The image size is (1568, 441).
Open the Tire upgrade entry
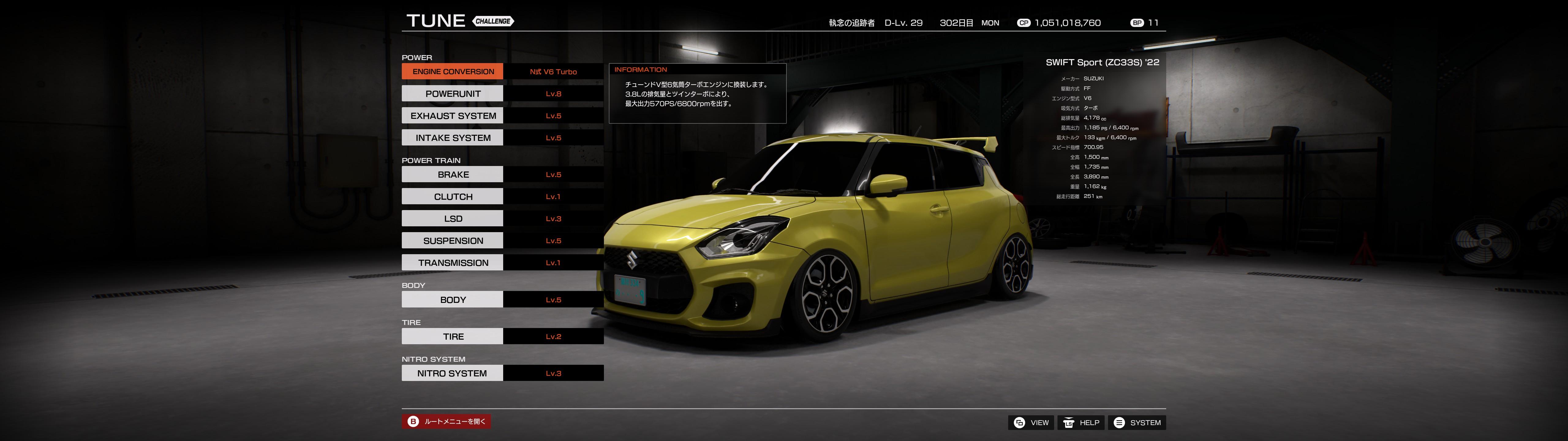pyautogui.click(x=452, y=336)
